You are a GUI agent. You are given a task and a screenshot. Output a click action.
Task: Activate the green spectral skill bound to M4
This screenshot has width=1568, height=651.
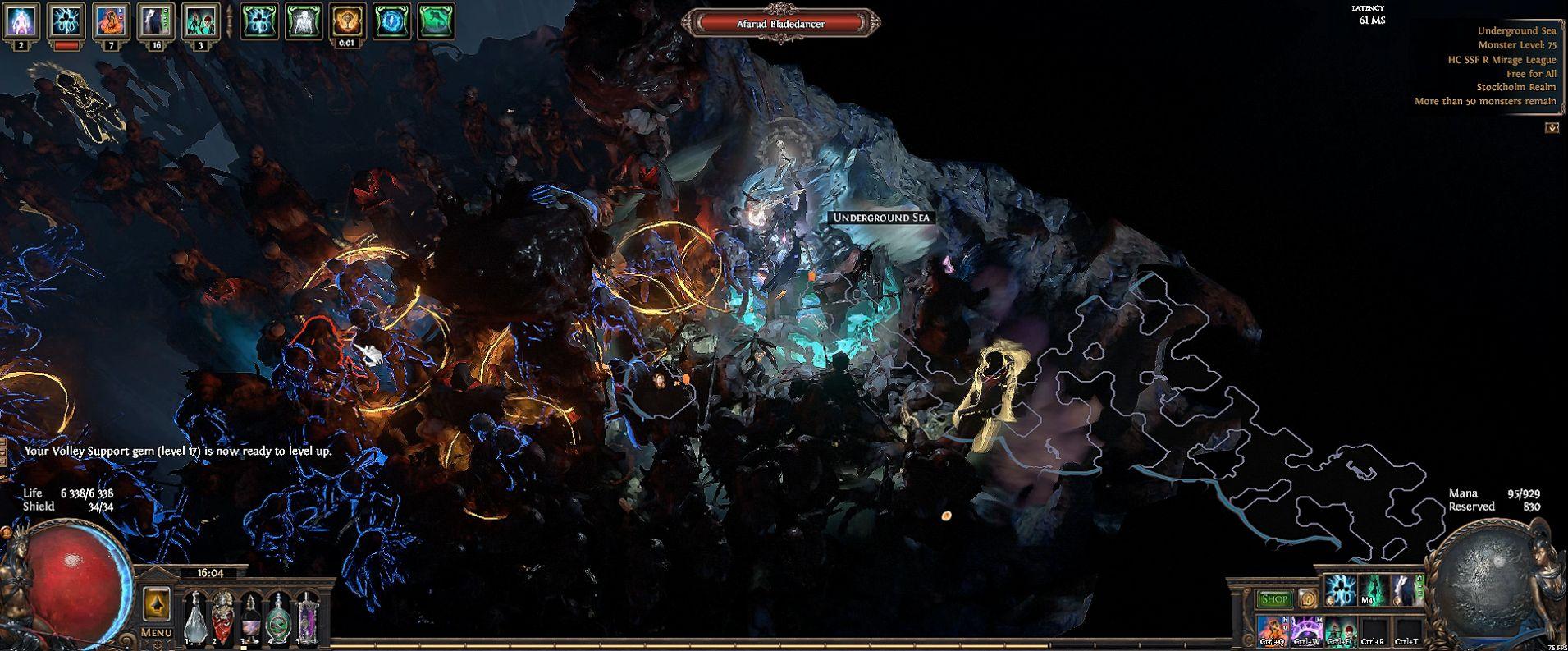coord(1374,589)
